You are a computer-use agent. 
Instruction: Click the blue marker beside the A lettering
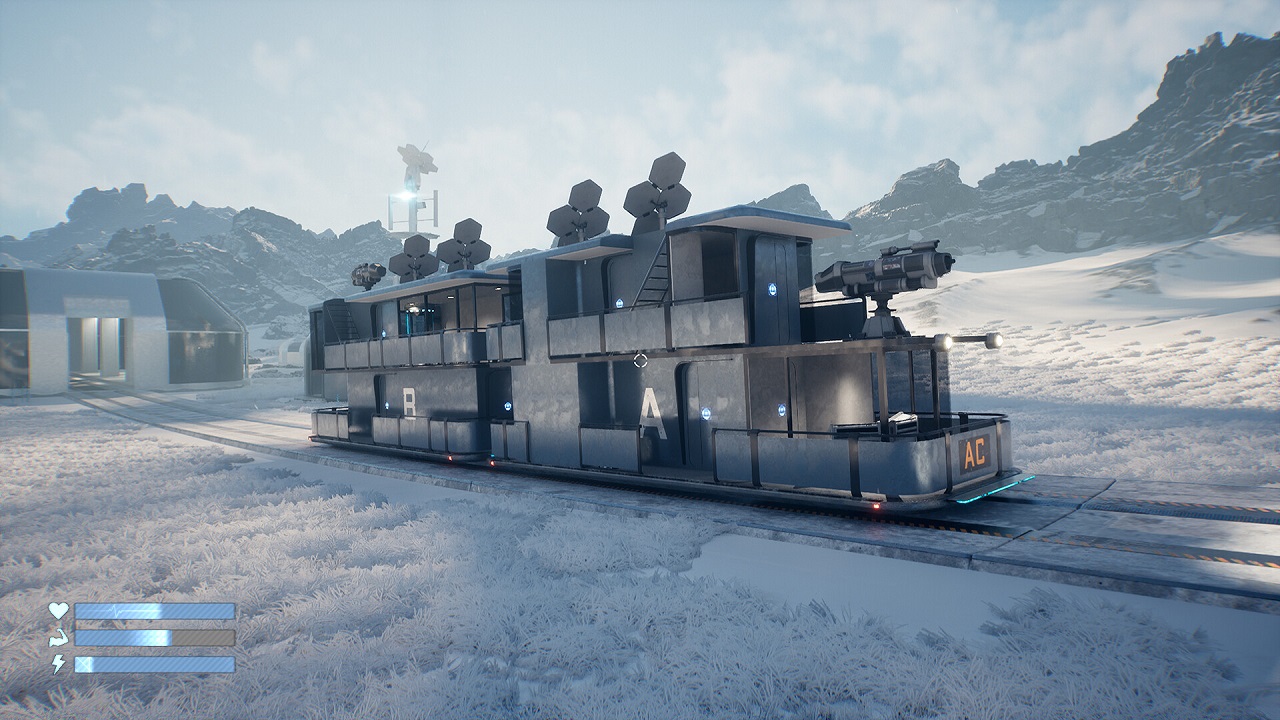[706, 413]
